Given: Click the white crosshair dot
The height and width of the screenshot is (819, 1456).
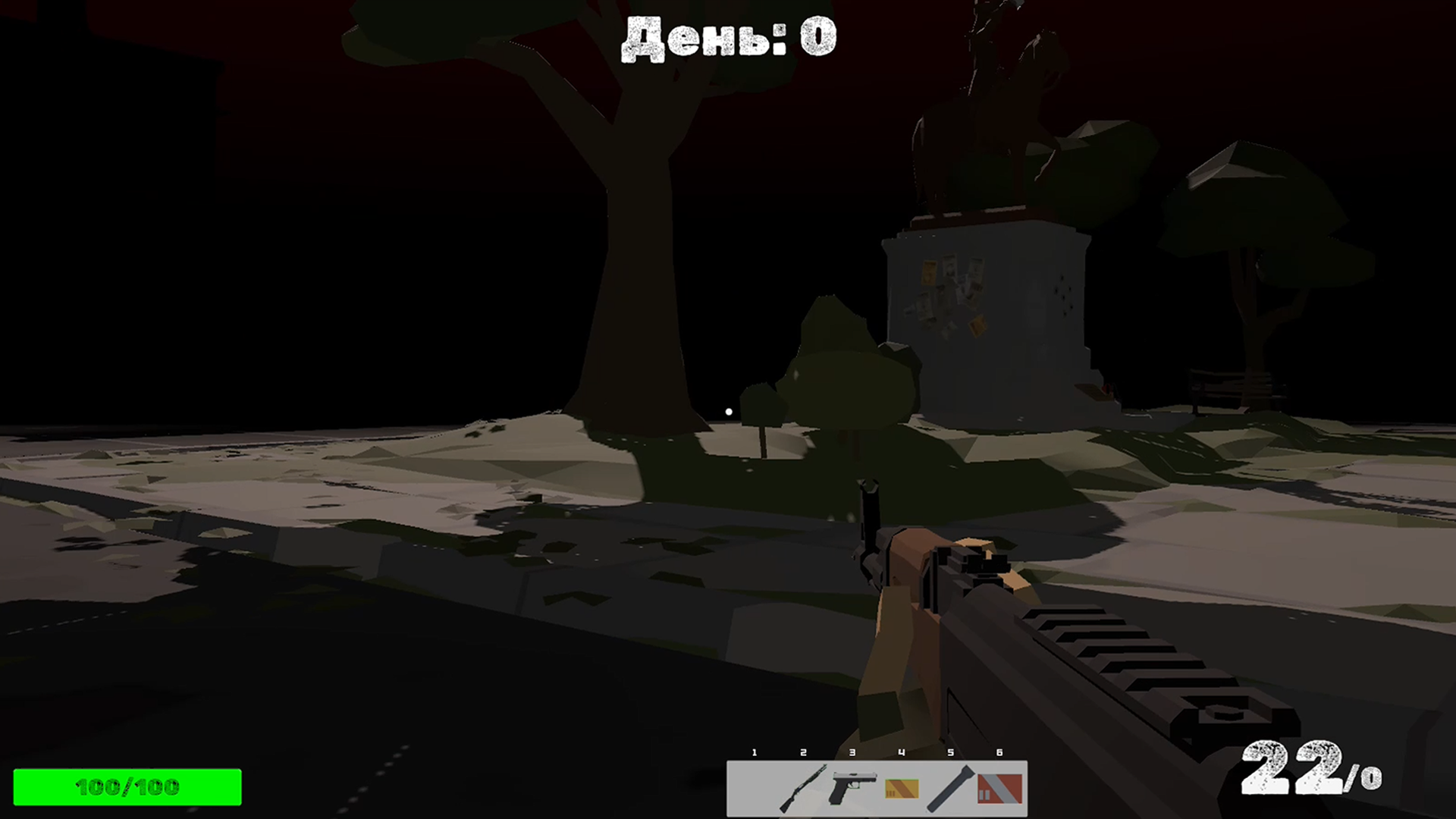Looking at the screenshot, I should click(x=727, y=412).
